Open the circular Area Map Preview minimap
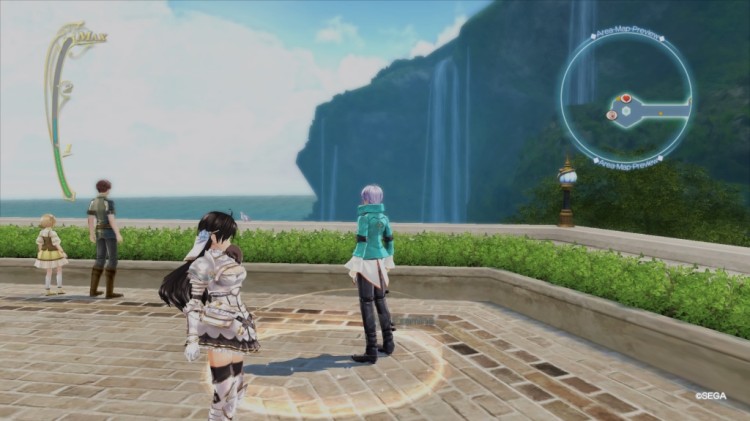The image size is (750, 421). (626, 95)
